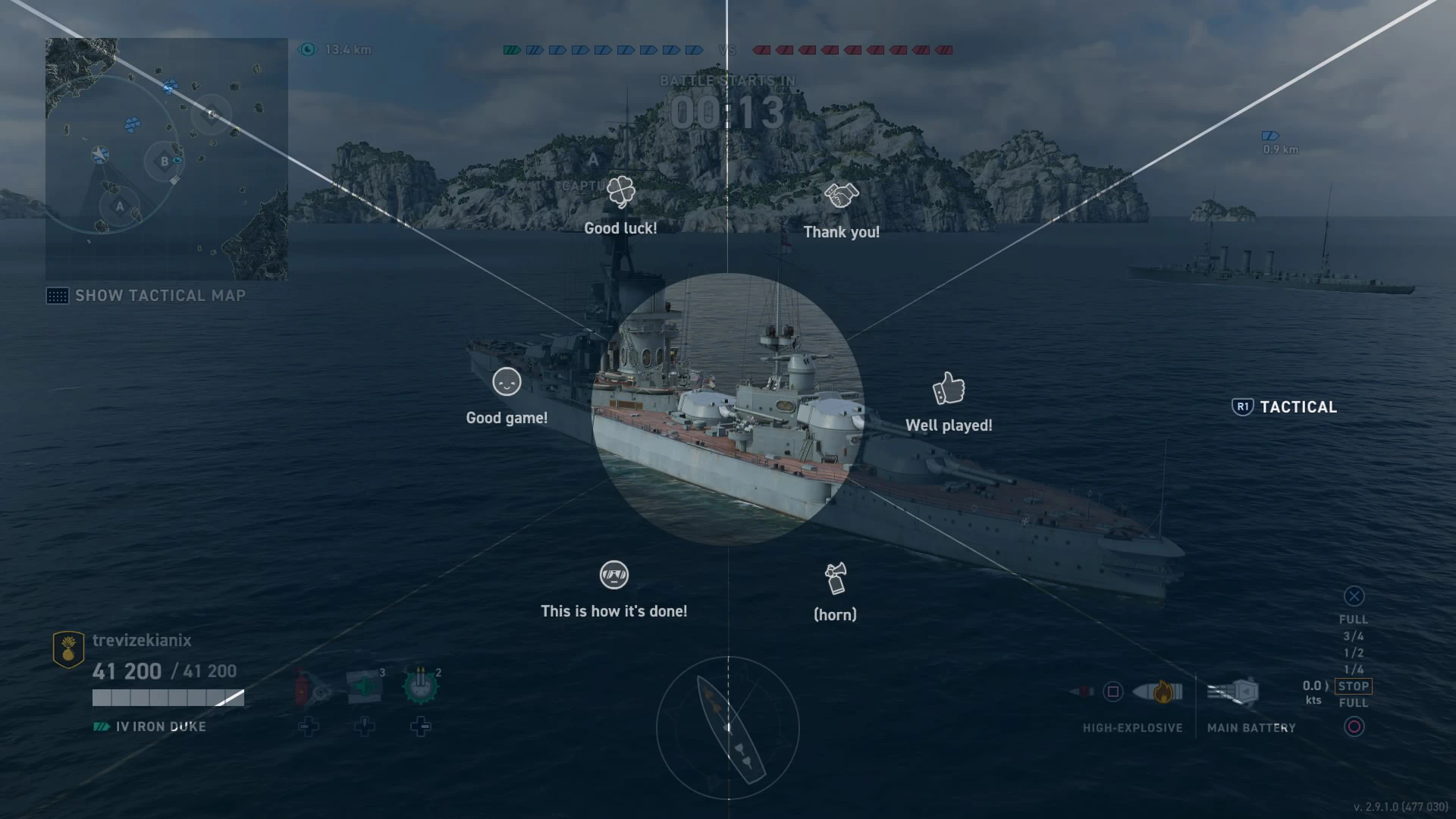Select capture point B on the minimap
Image resolution: width=1456 pixels, height=819 pixels.
(x=164, y=162)
